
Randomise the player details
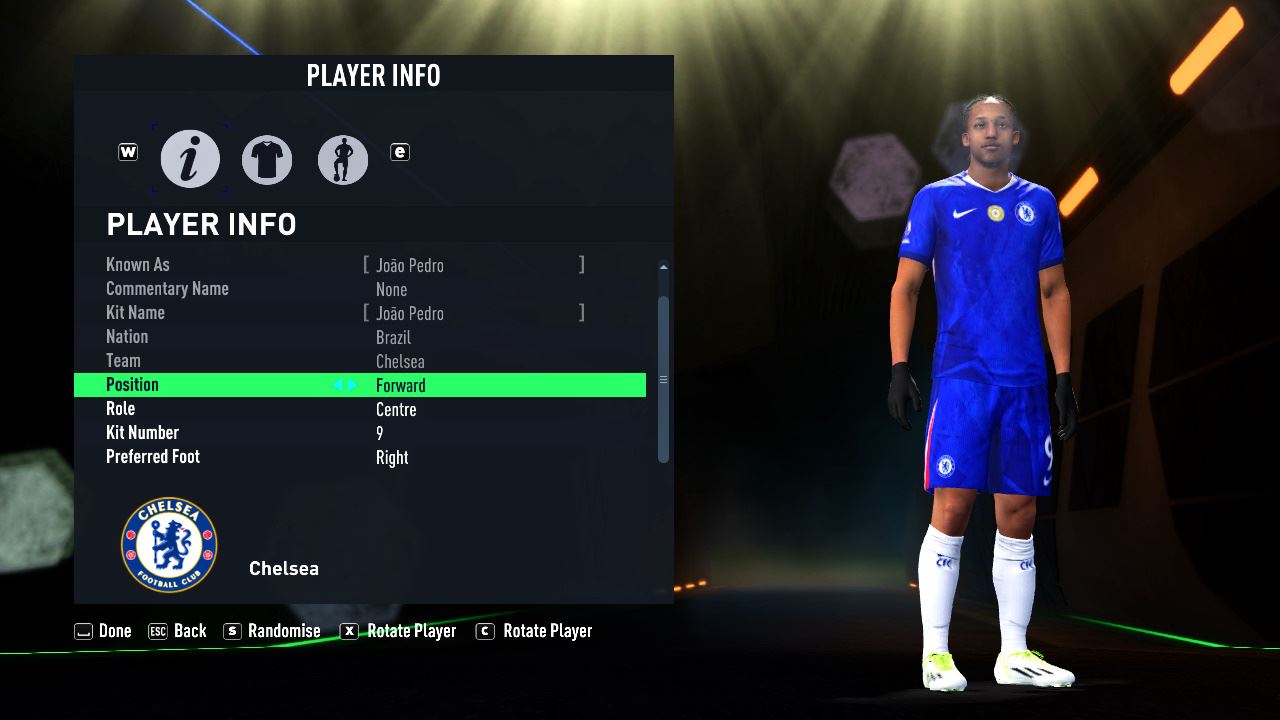(x=272, y=631)
